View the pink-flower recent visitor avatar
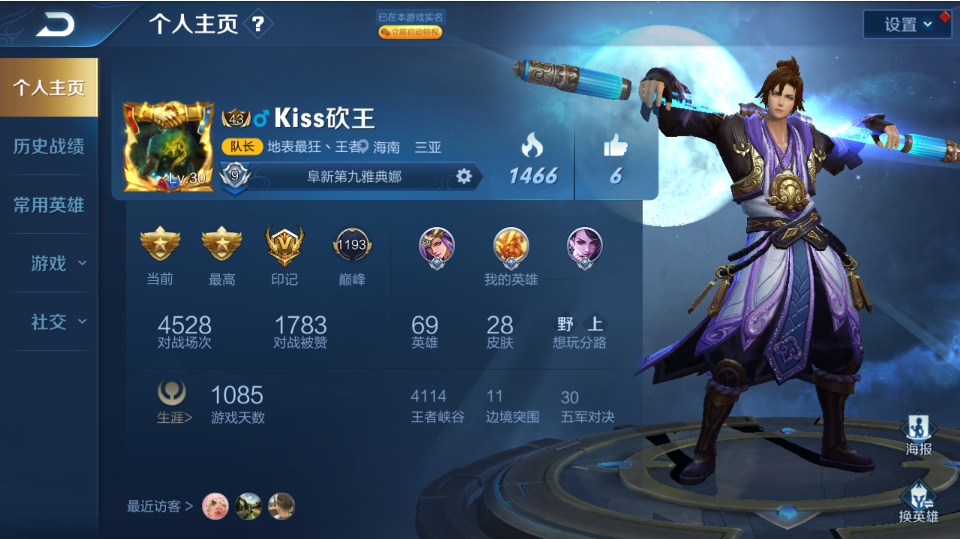 pyautogui.click(x=216, y=506)
